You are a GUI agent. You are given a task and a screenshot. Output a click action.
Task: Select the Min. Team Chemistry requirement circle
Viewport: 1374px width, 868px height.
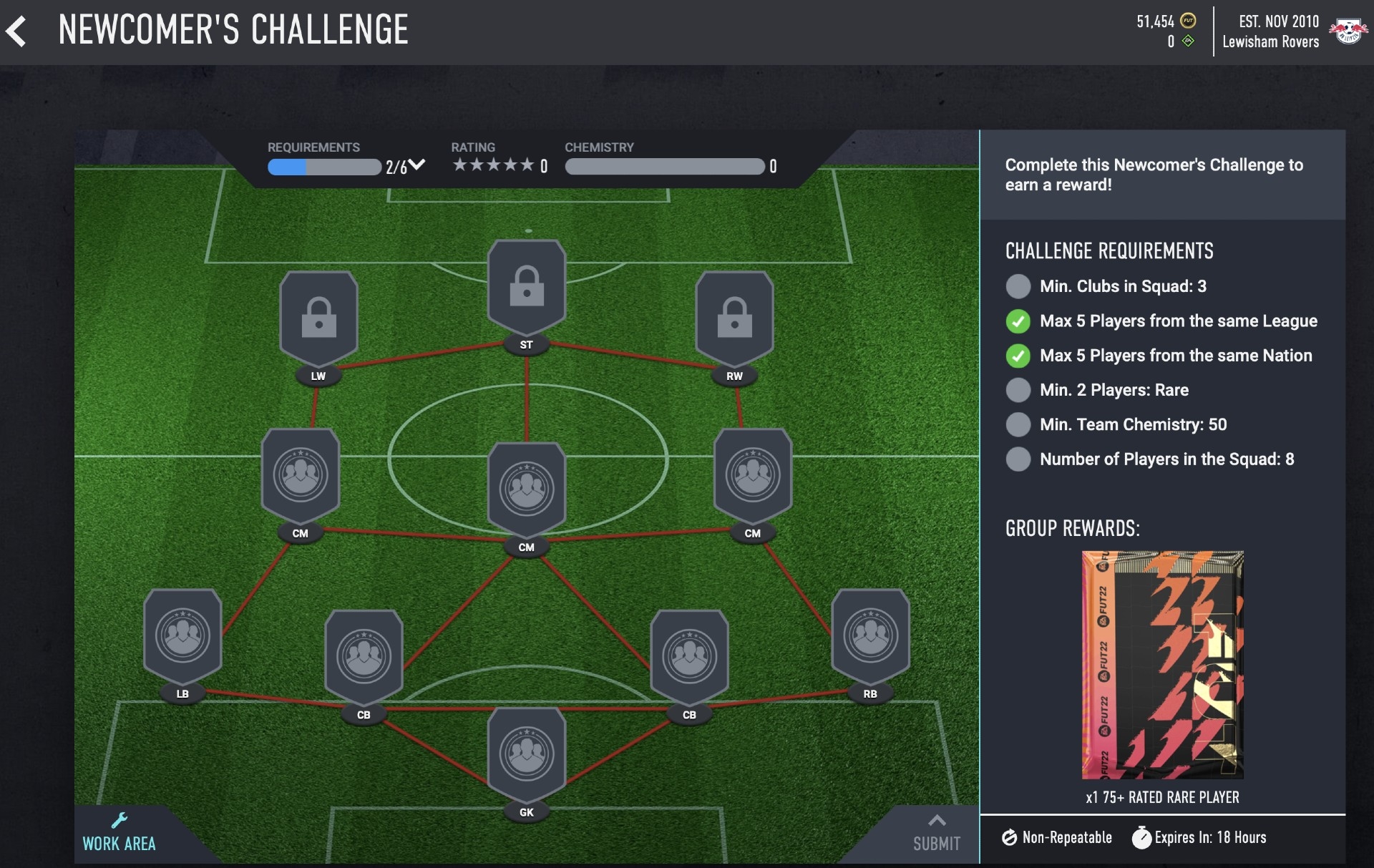pyautogui.click(x=1018, y=424)
